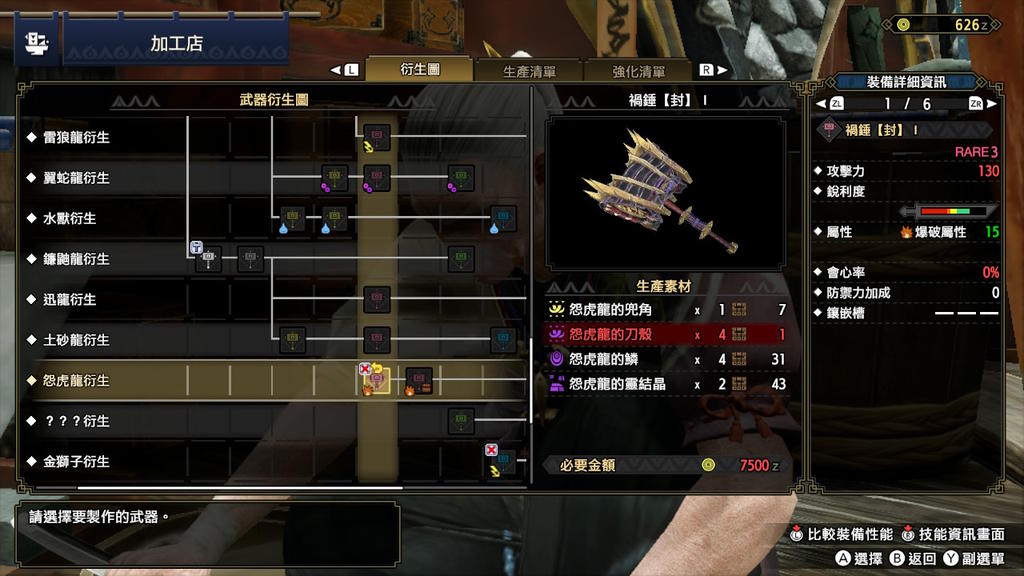Choose the 金獅子衍生 tree row
1024x576 pixels.
pyautogui.click(x=76, y=462)
